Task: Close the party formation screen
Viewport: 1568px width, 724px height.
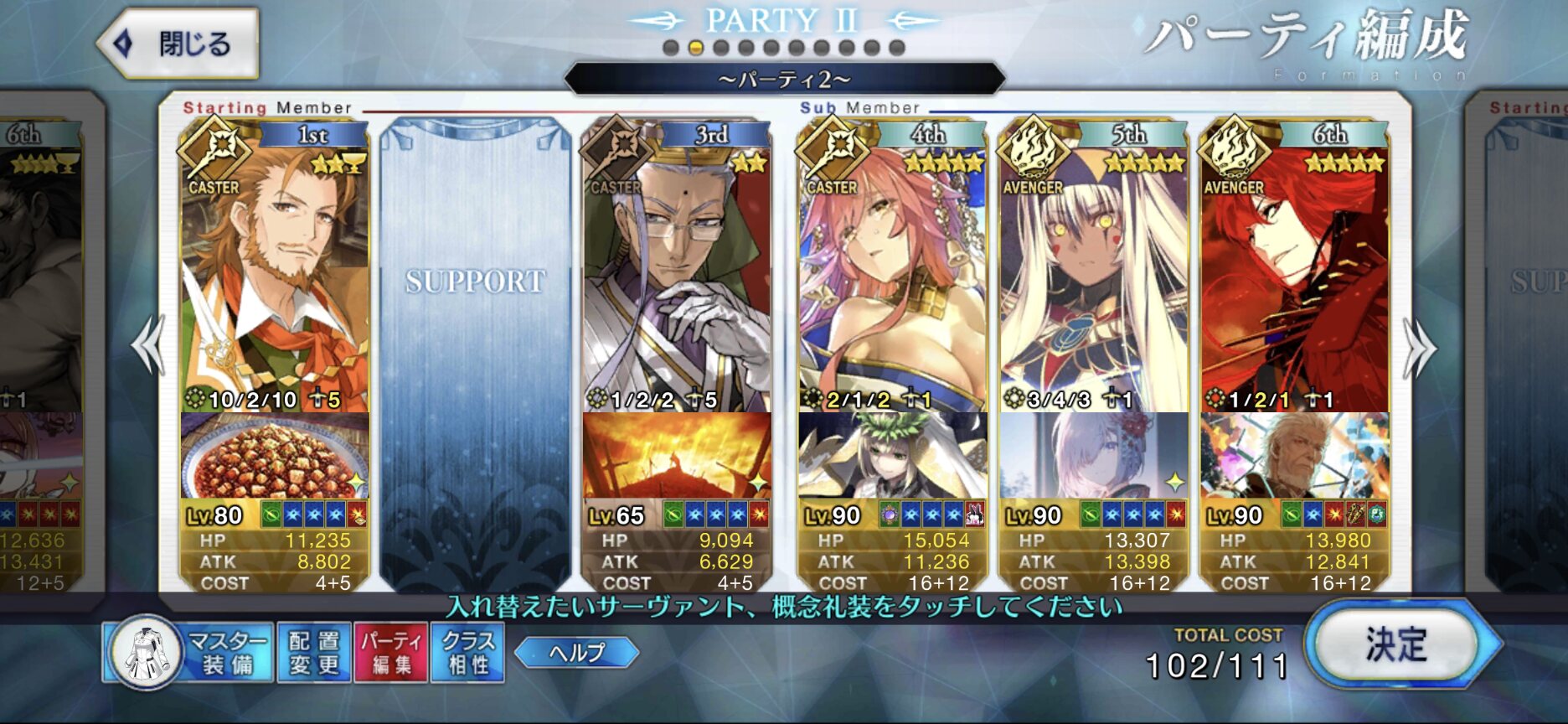Action: click(178, 44)
